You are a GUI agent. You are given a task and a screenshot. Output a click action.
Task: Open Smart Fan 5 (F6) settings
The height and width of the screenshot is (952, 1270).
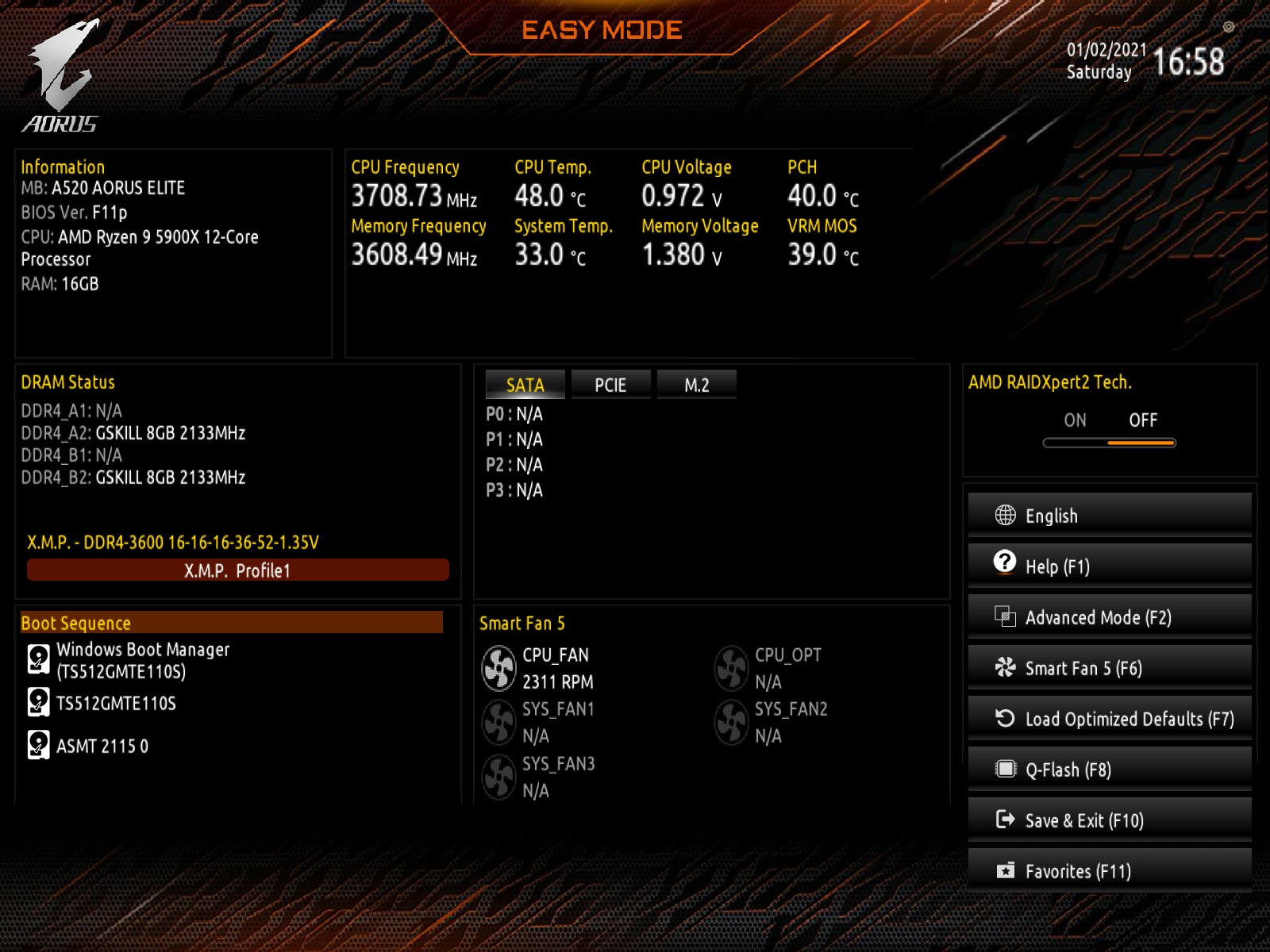(x=1109, y=668)
